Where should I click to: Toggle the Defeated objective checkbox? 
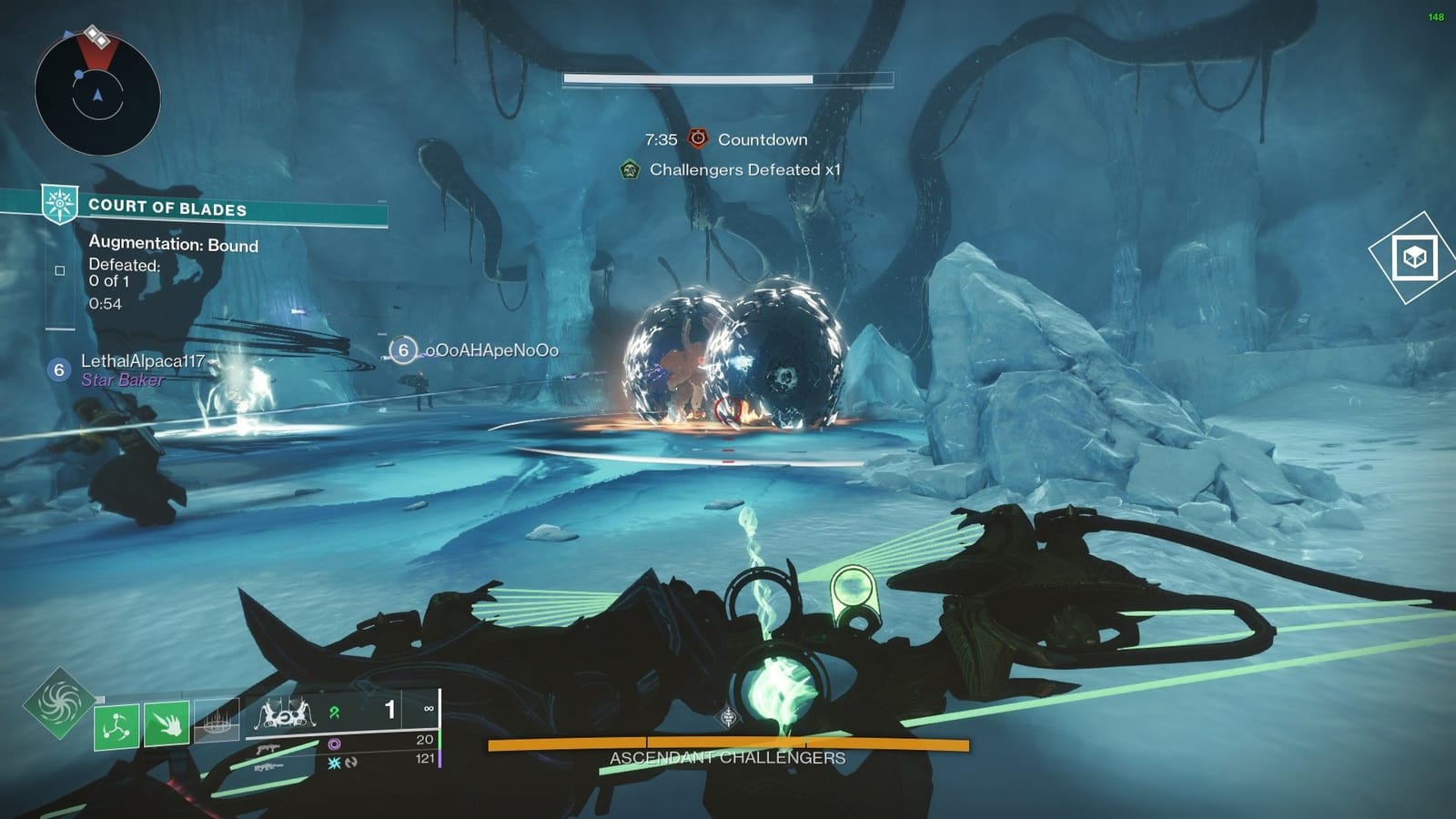point(60,271)
